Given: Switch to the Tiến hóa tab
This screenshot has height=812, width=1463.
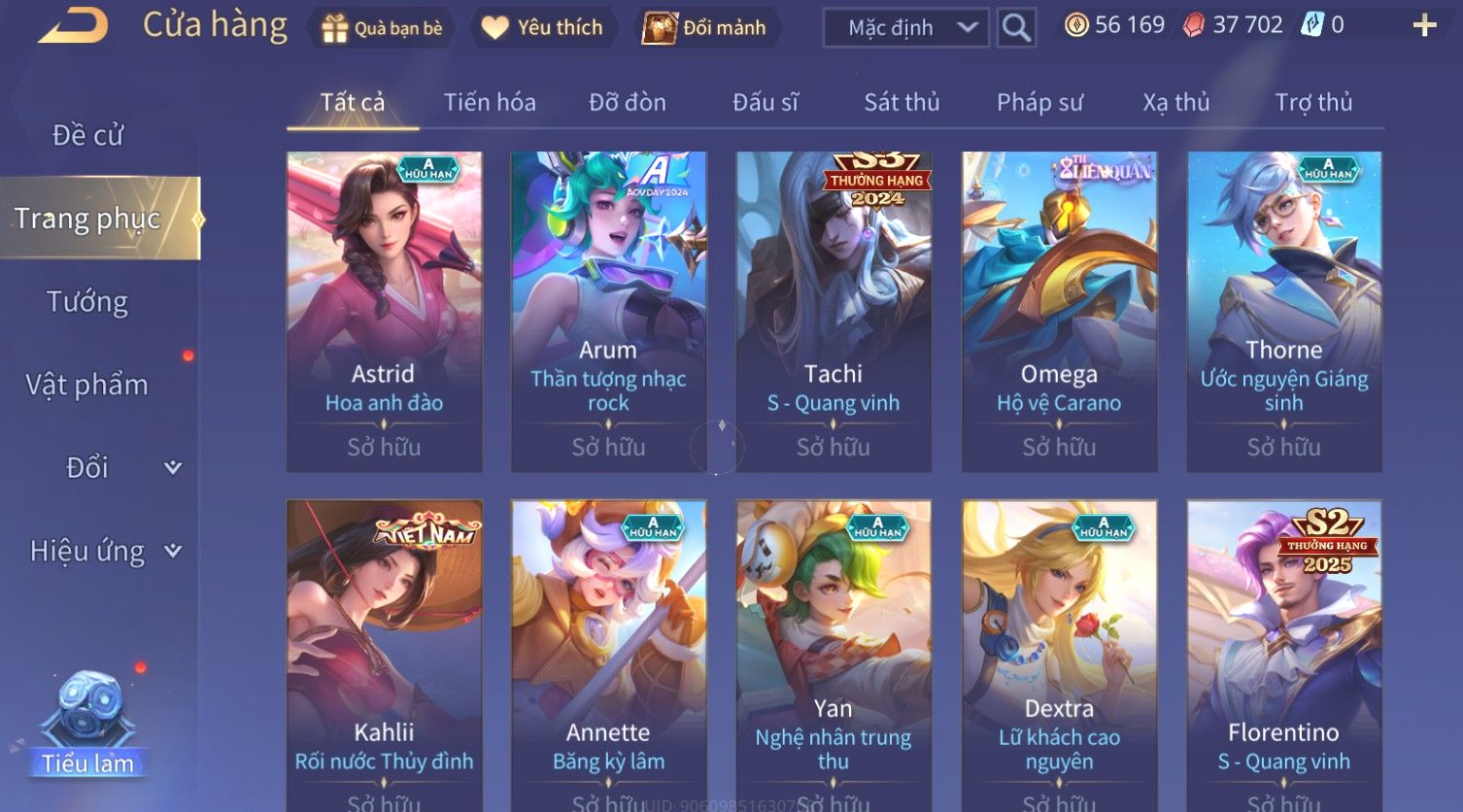Looking at the screenshot, I should 490,102.
